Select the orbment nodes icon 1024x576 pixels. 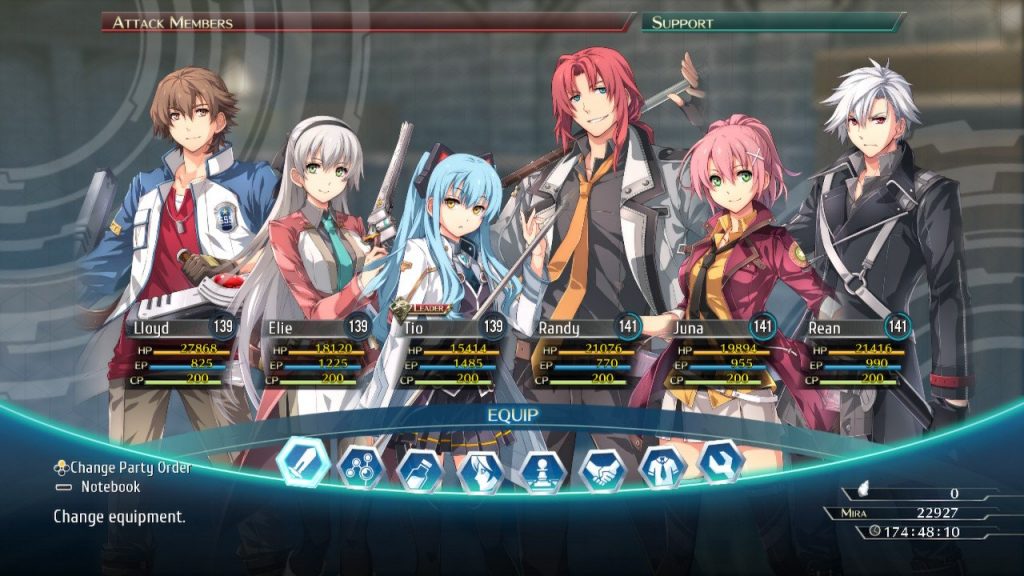(x=361, y=466)
